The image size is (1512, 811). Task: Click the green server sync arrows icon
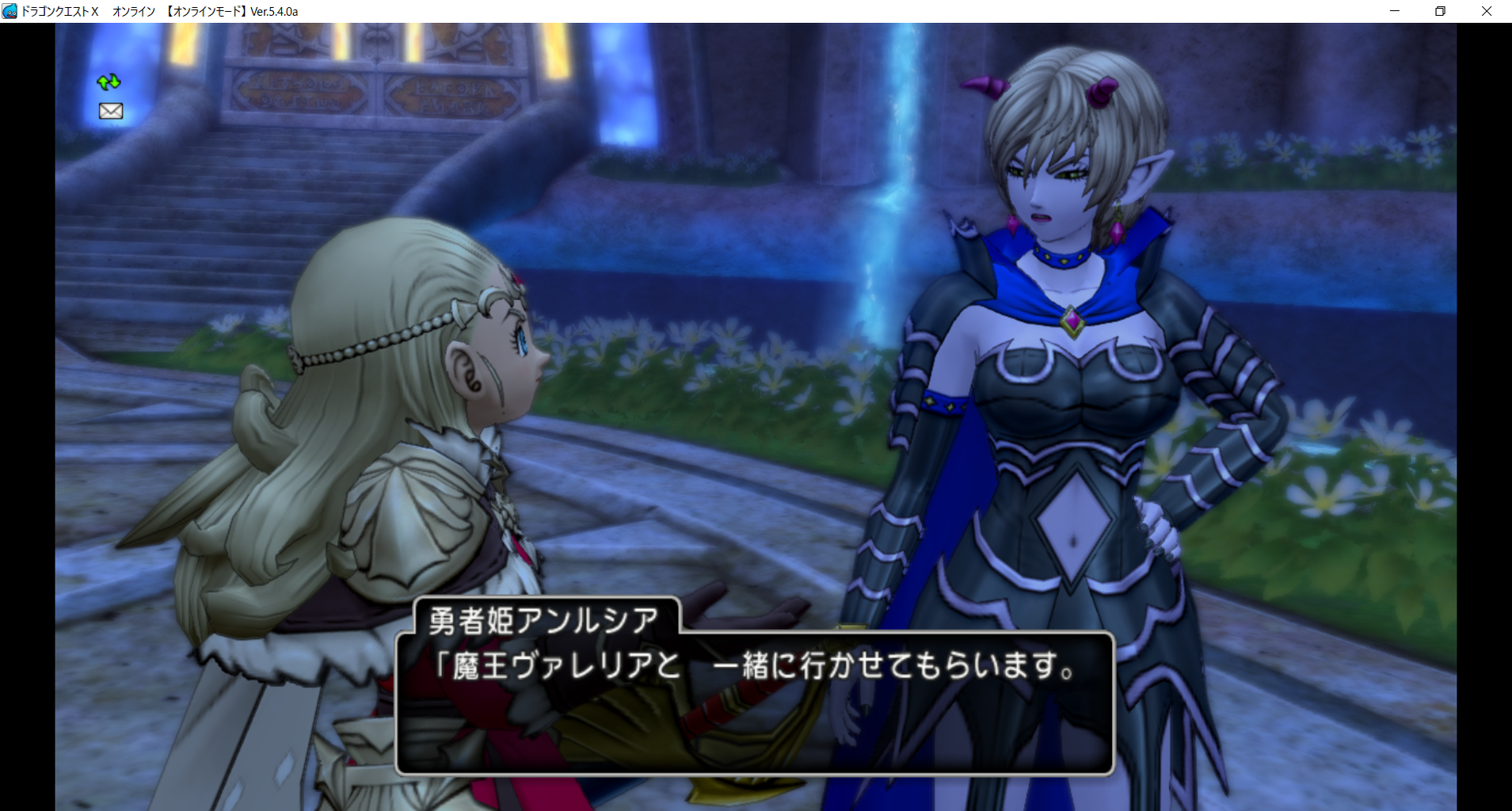click(109, 82)
